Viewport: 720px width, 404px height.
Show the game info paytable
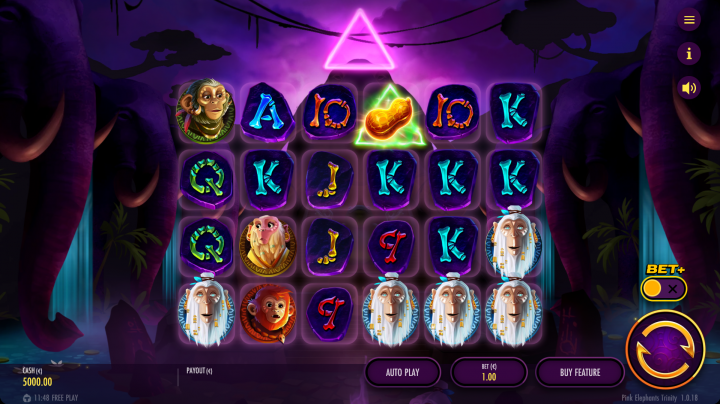[x=688, y=53]
